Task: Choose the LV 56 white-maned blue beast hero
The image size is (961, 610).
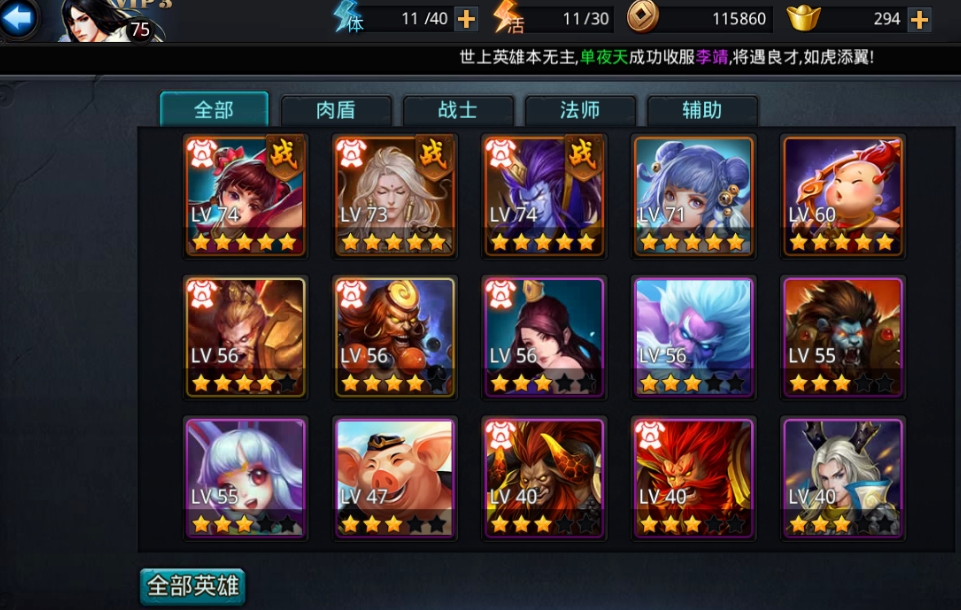Action: pyautogui.click(x=693, y=337)
